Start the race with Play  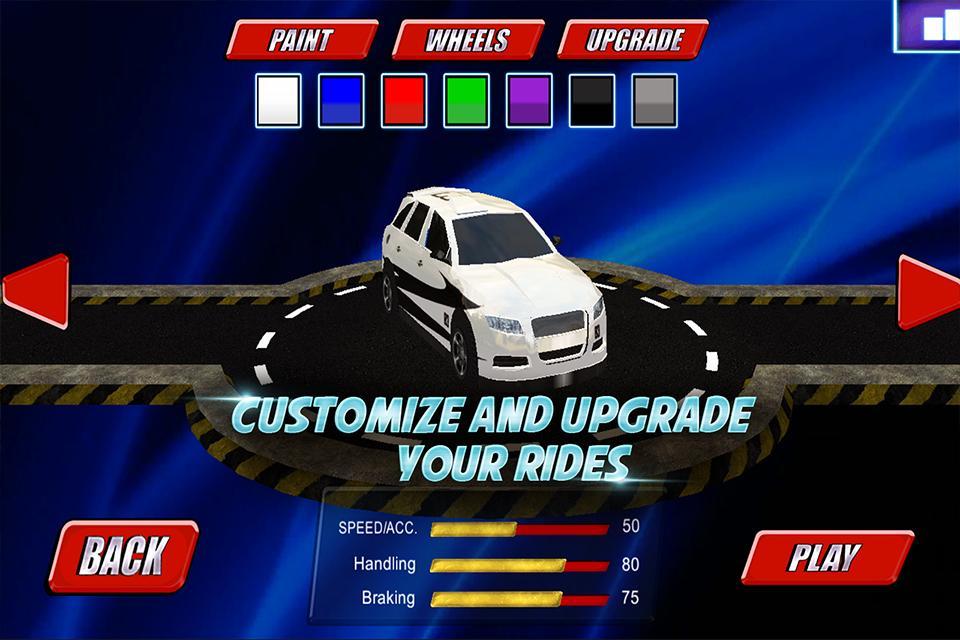pyautogui.click(x=826, y=557)
